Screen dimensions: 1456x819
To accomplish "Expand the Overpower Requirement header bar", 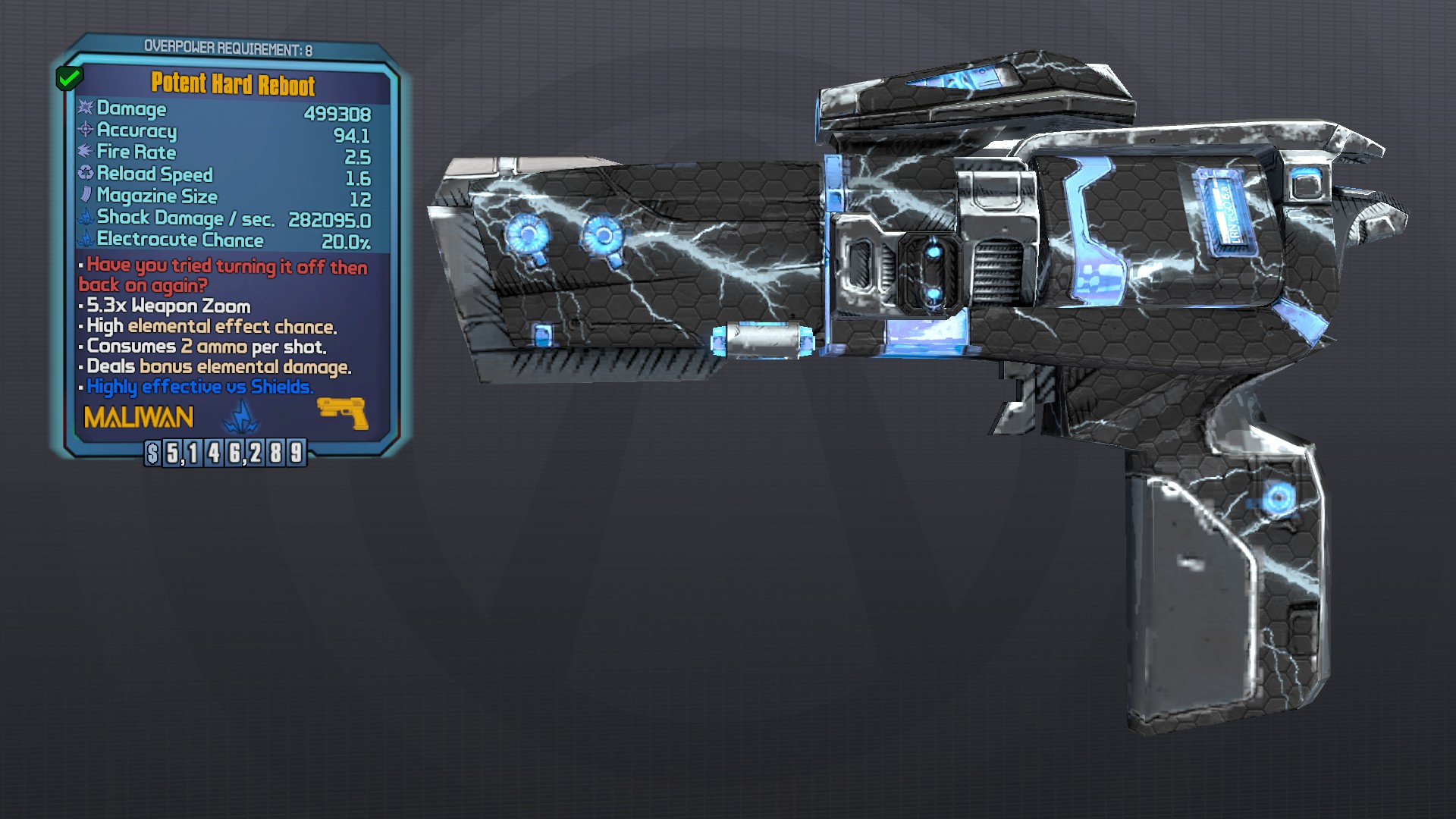I will (229, 45).
